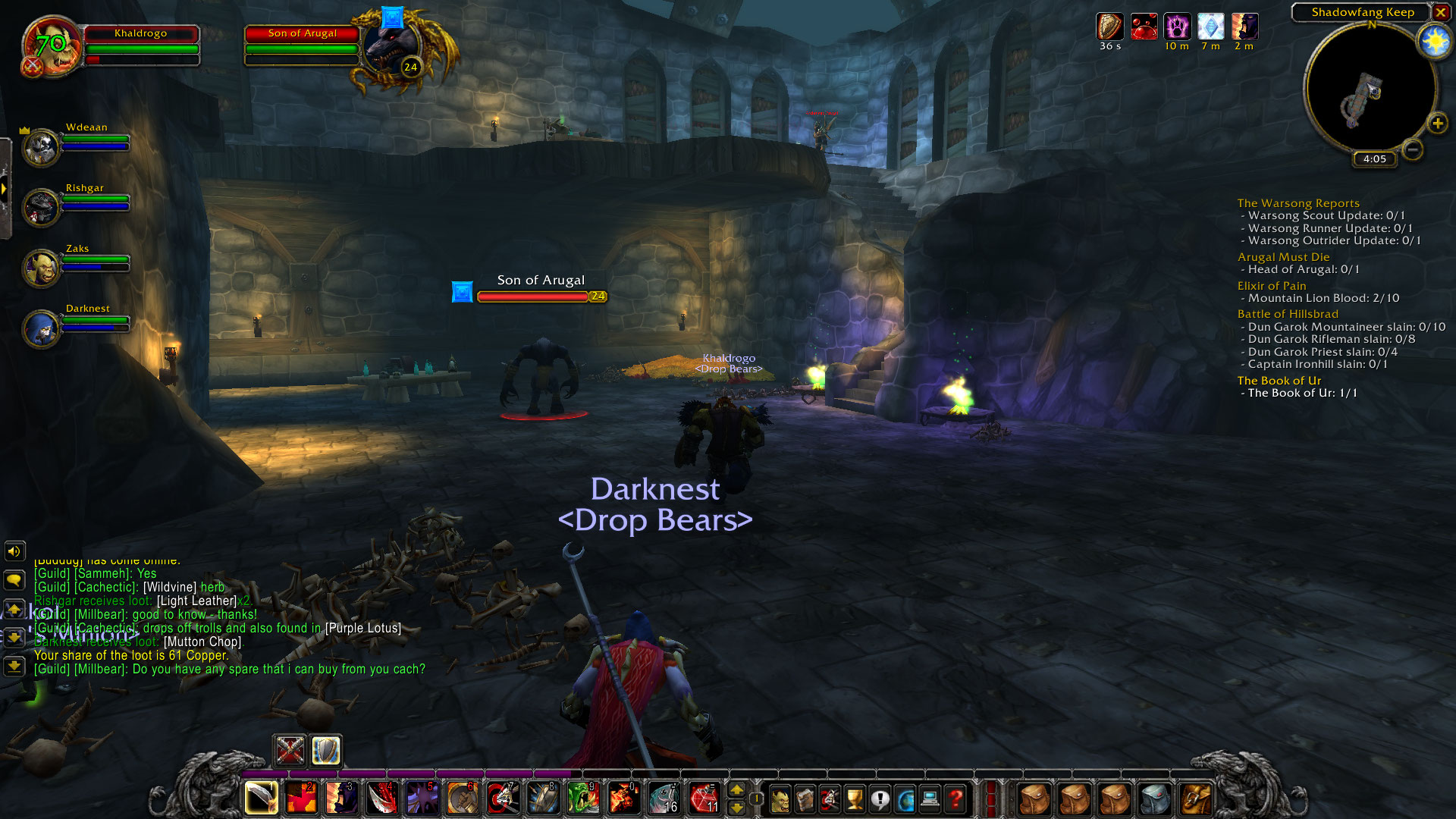Open the spellbook icon in the micro menu
Image resolution: width=1456 pixels, height=819 pixels.
805,798
